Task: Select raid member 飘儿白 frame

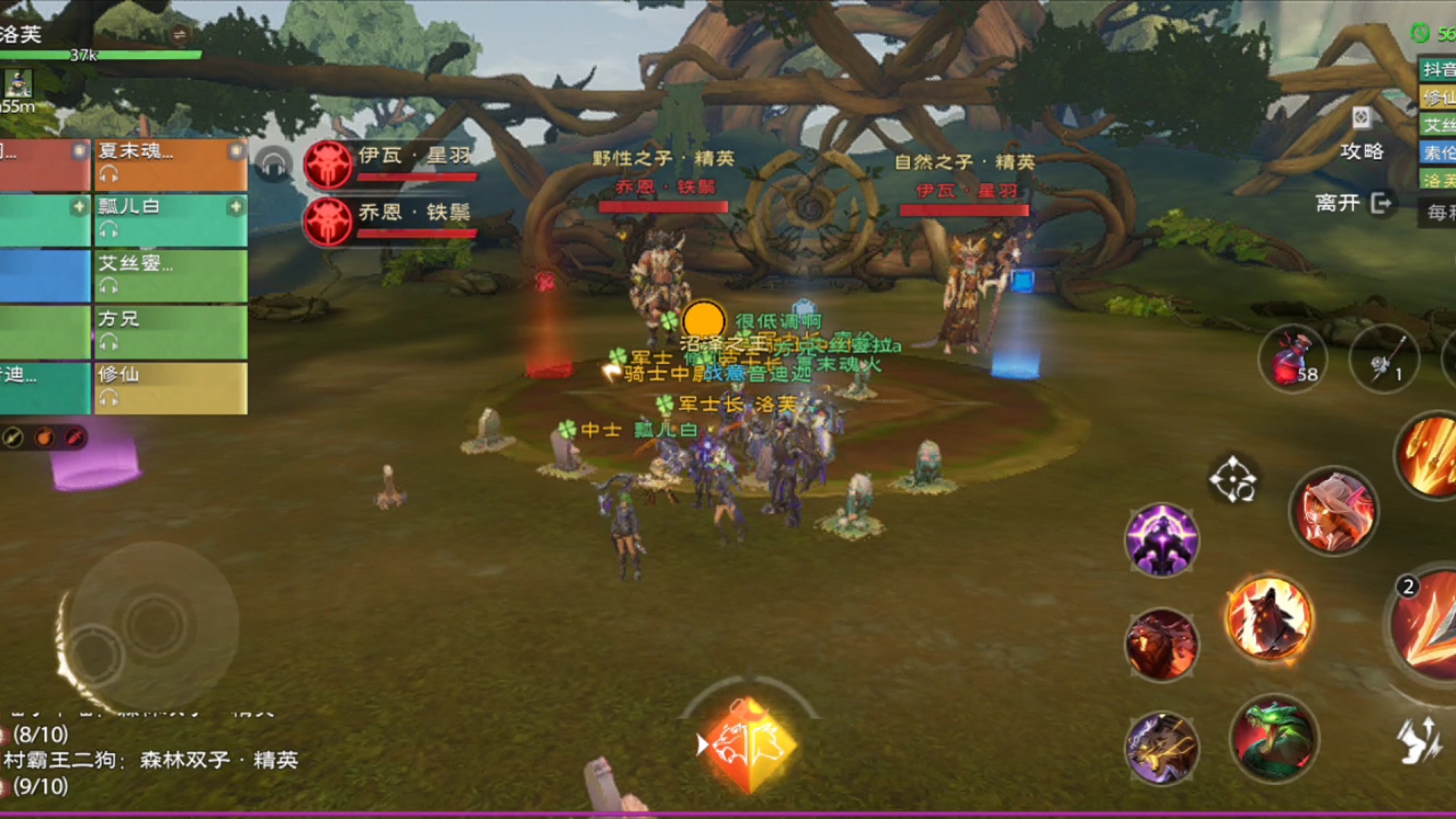Action: point(171,220)
